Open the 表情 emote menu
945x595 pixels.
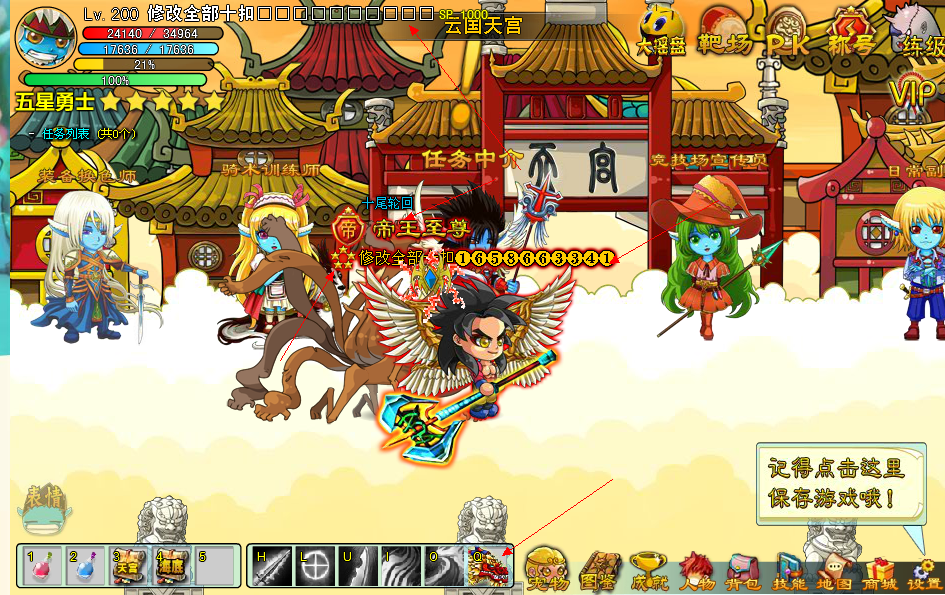click(x=43, y=508)
